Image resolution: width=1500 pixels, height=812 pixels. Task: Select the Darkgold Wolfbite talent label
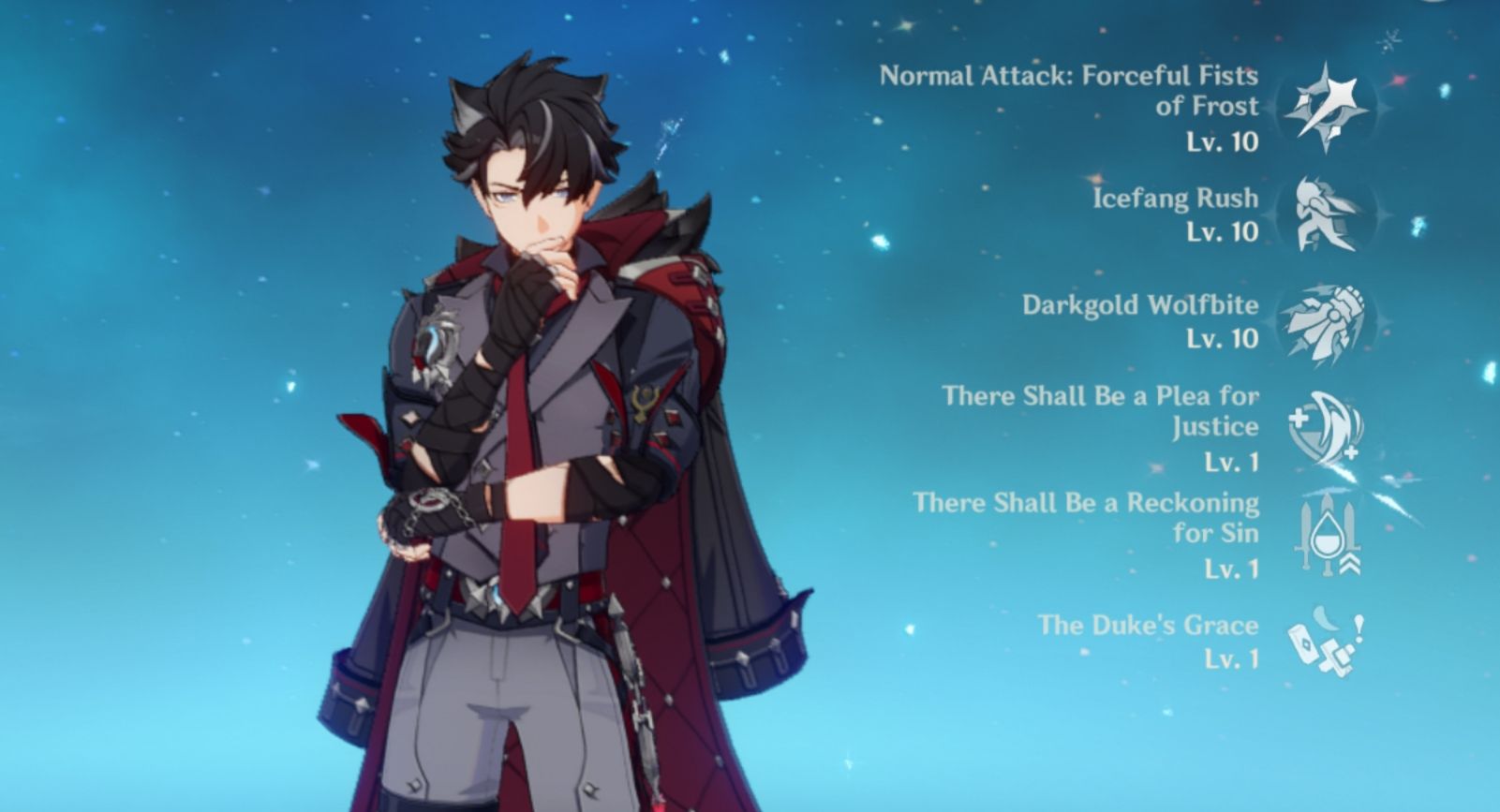pos(1140,303)
